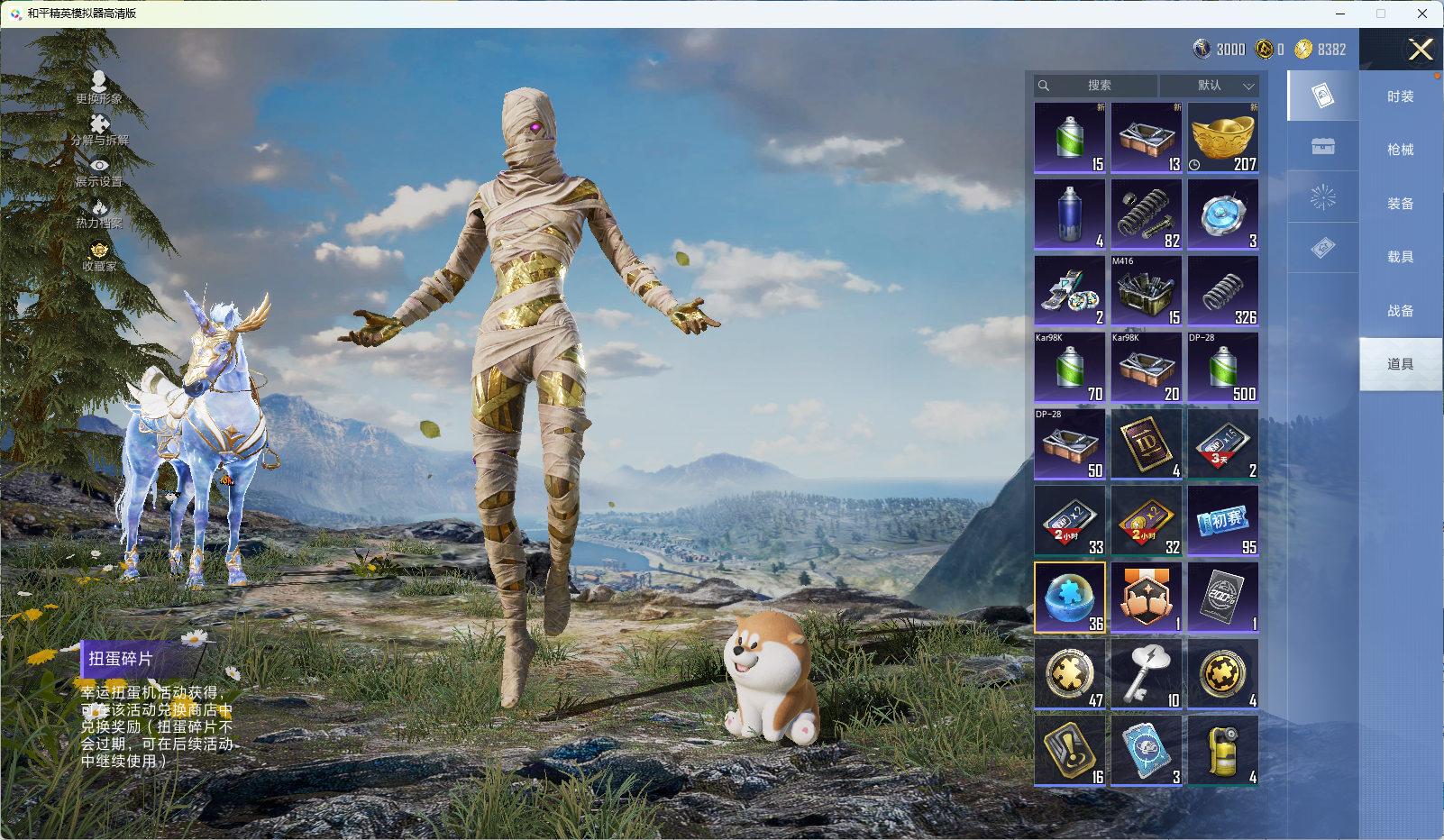Viewport: 1444px width, 840px height.
Task: Show the 载具 category tab
Action: pyautogui.click(x=1400, y=257)
